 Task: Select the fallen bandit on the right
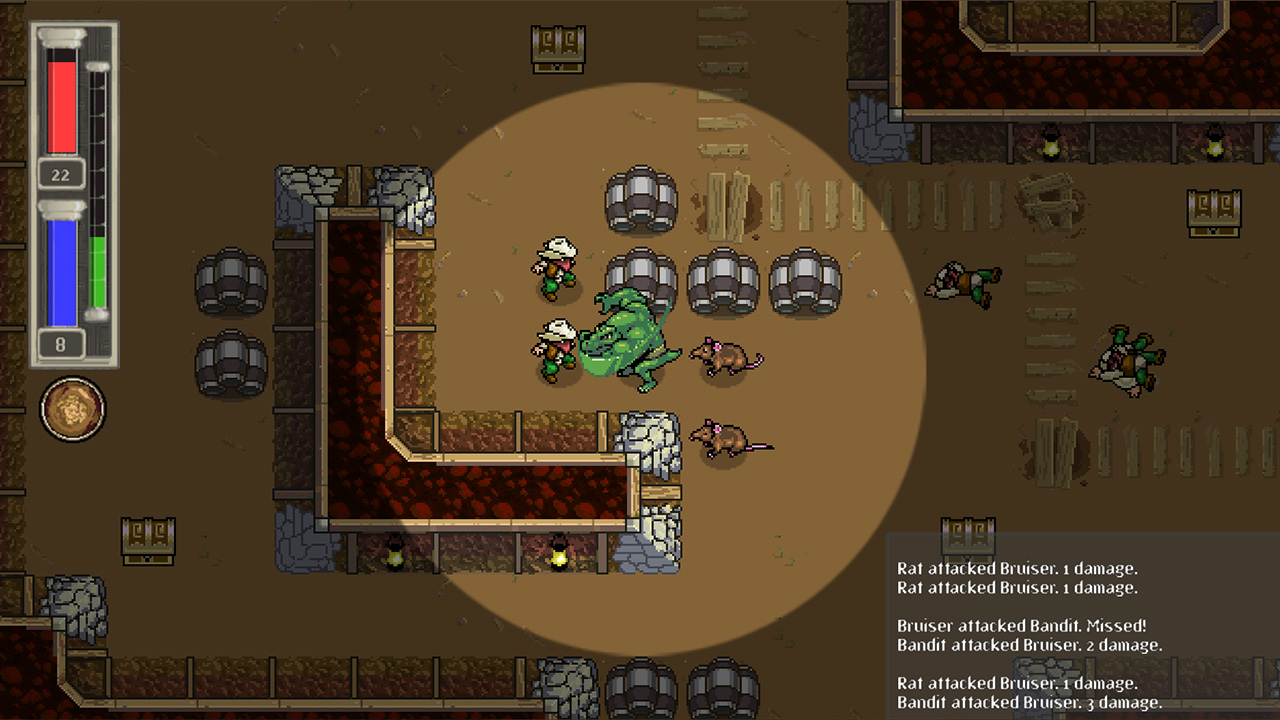[x=962, y=283]
